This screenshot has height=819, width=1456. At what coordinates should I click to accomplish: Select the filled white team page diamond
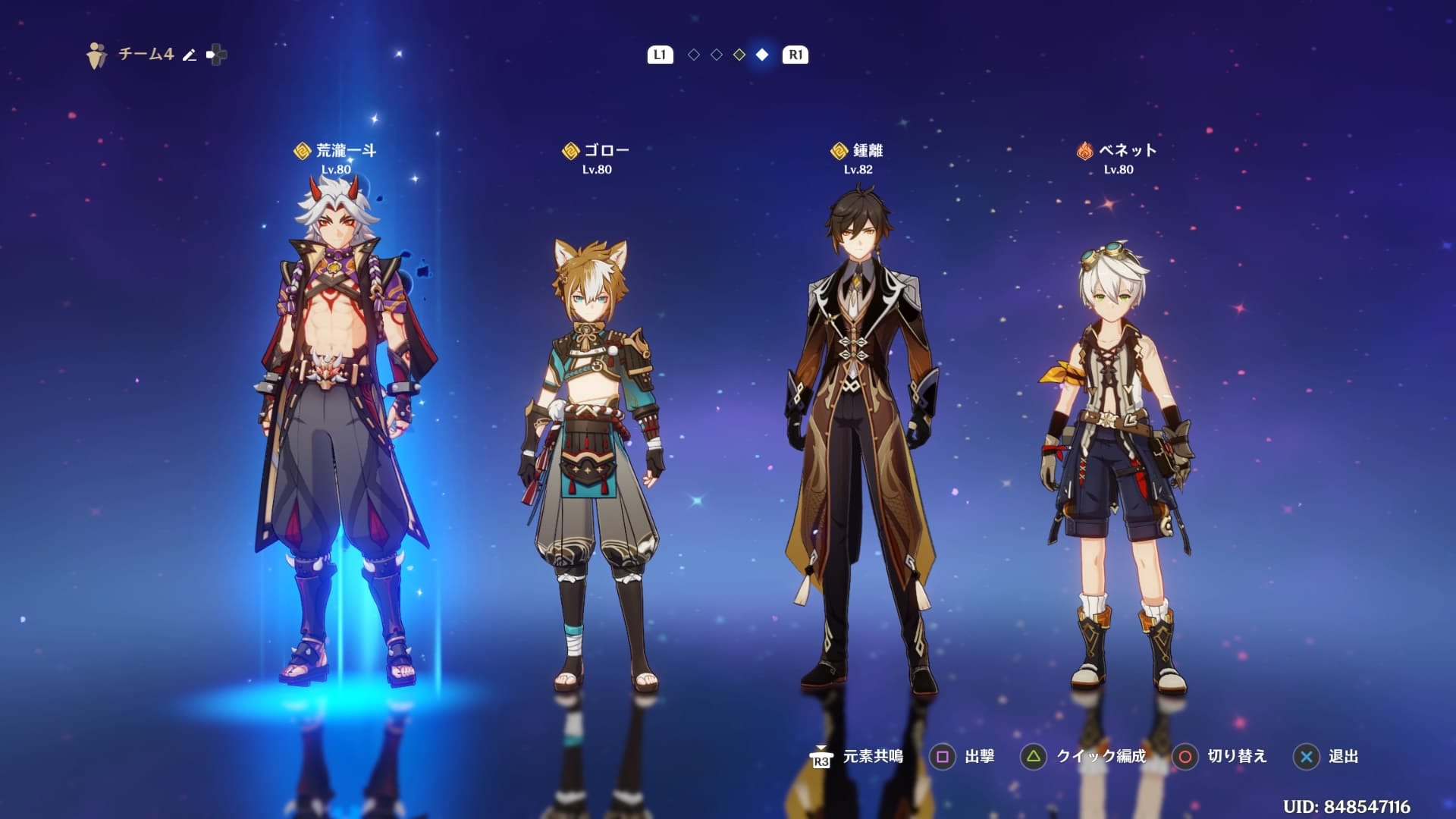[x=762, y=55]
